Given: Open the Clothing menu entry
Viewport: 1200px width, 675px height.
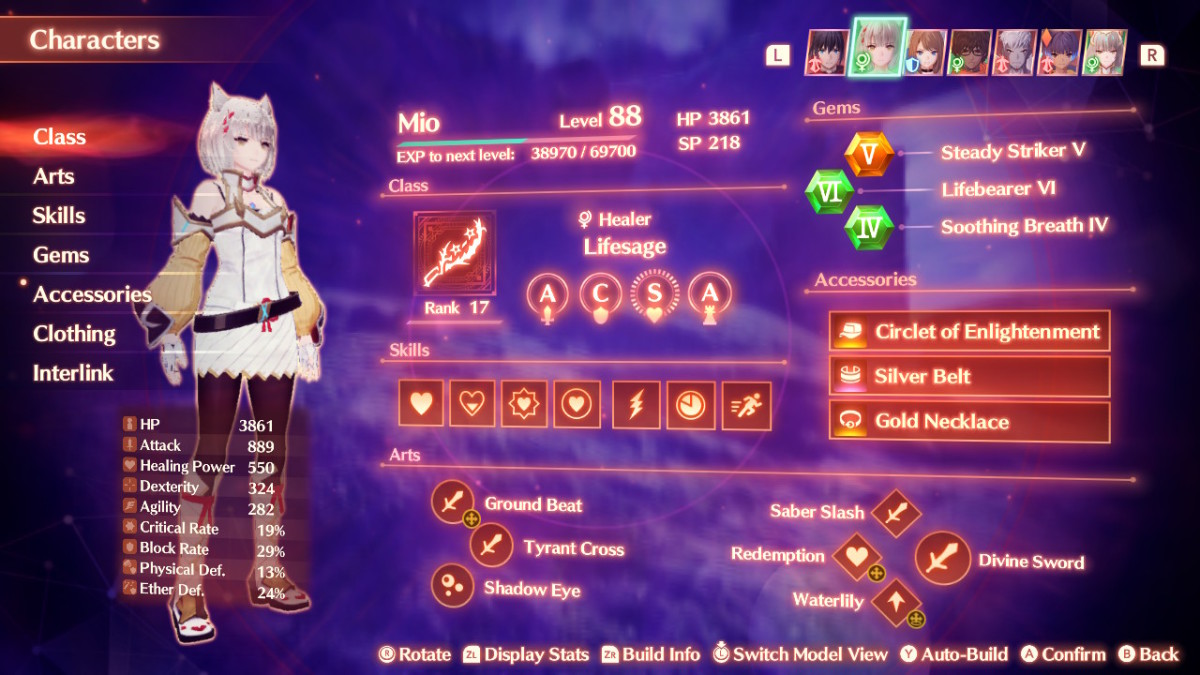Looking at the screenshot, I should tap(74, 333).
